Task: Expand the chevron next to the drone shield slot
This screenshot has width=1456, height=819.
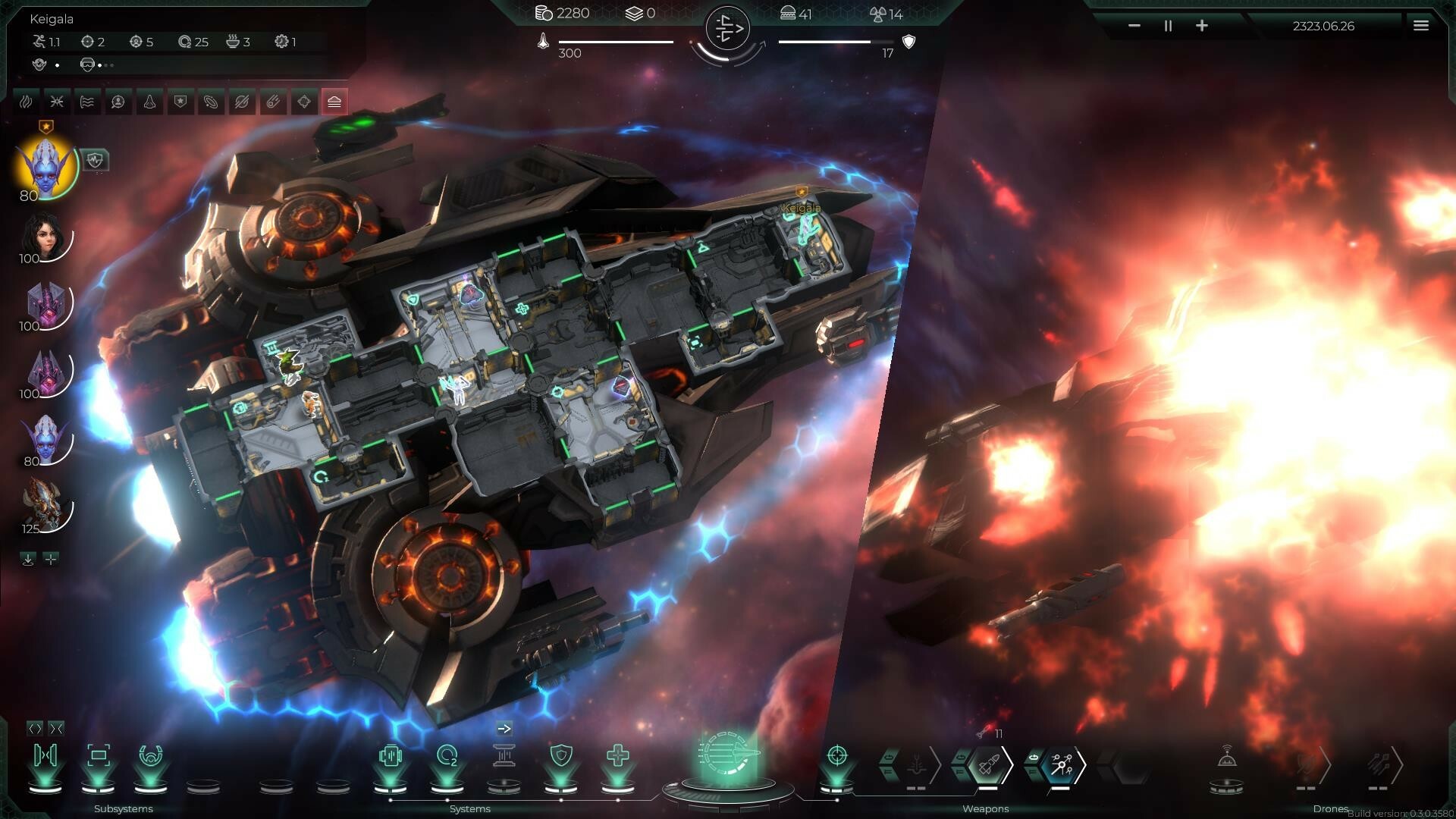Action: click(1329, 762)
